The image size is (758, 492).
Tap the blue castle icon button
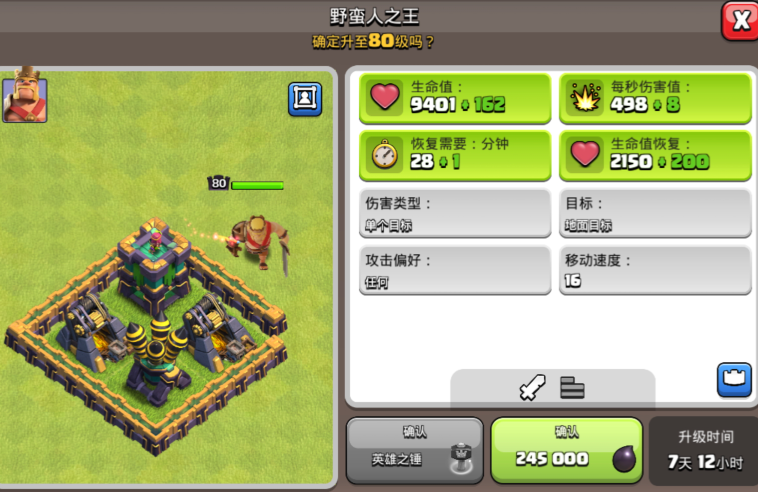[733, 379]
